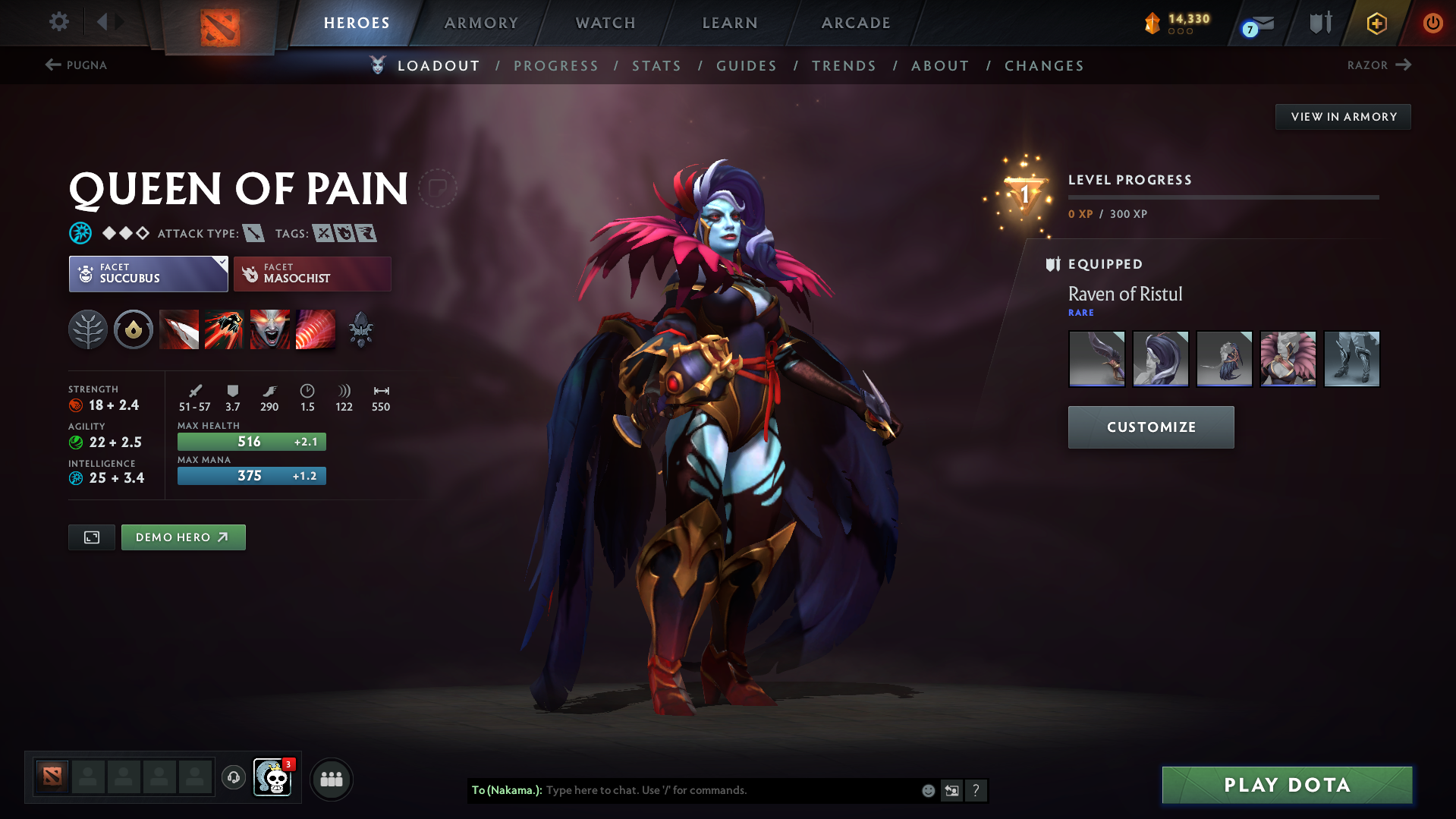Screen dimensions: 1456x819
Task: Toggle the innate ability droplet icon
Action: pos(134,329)
